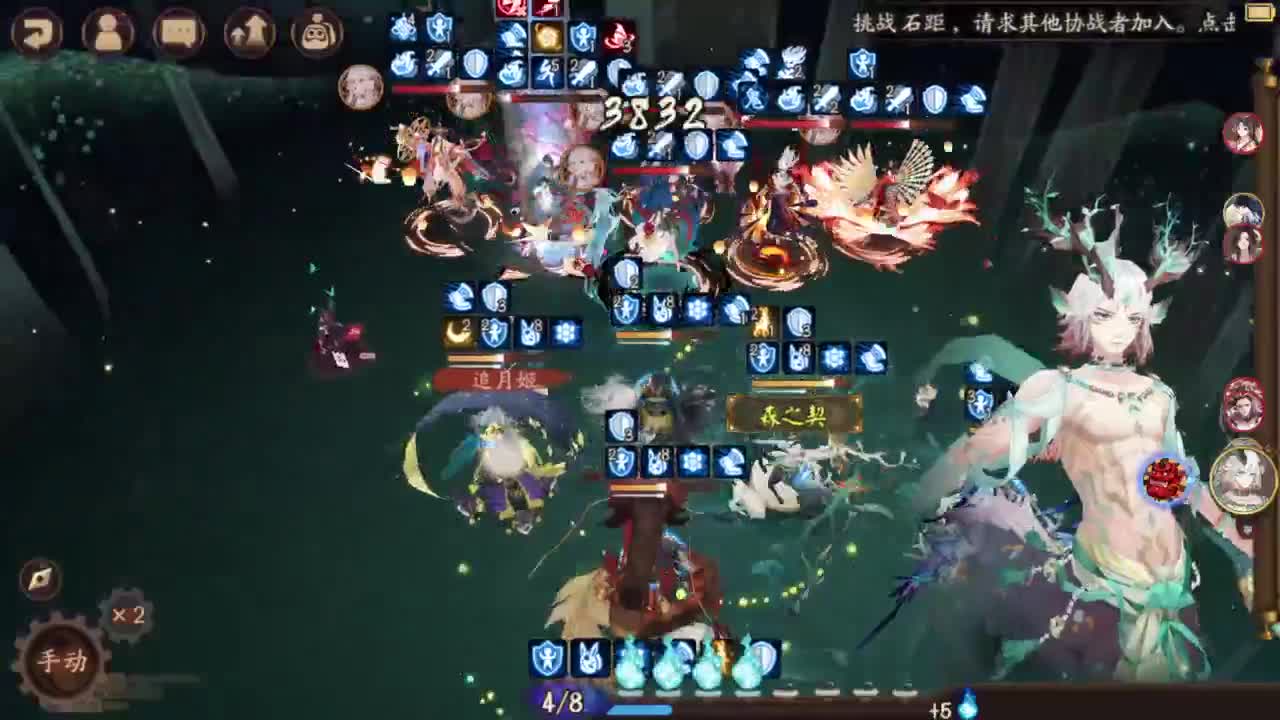Toggle the 手动 manual battle mode button

coord(58,660)
